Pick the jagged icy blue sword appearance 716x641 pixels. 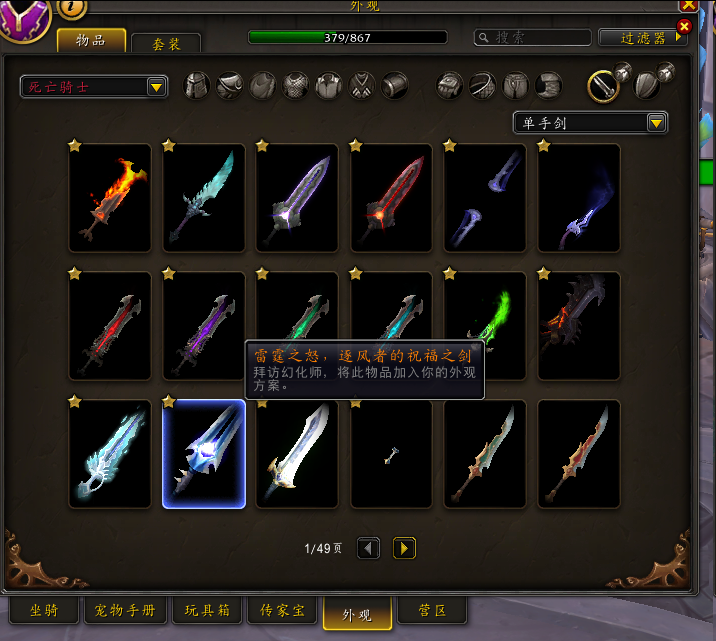pos(204,198)
